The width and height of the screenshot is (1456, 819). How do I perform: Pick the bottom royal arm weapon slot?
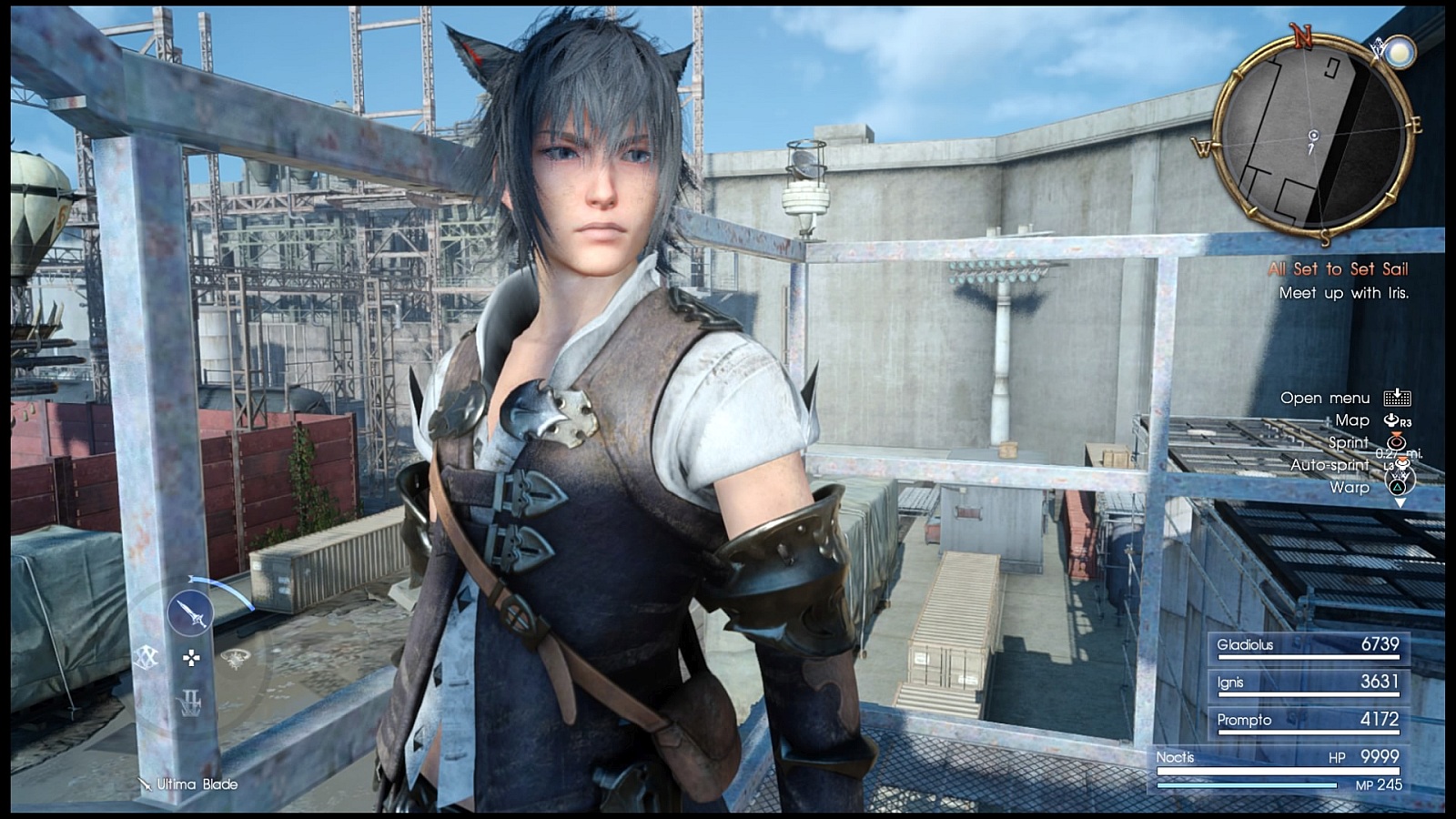190,701
